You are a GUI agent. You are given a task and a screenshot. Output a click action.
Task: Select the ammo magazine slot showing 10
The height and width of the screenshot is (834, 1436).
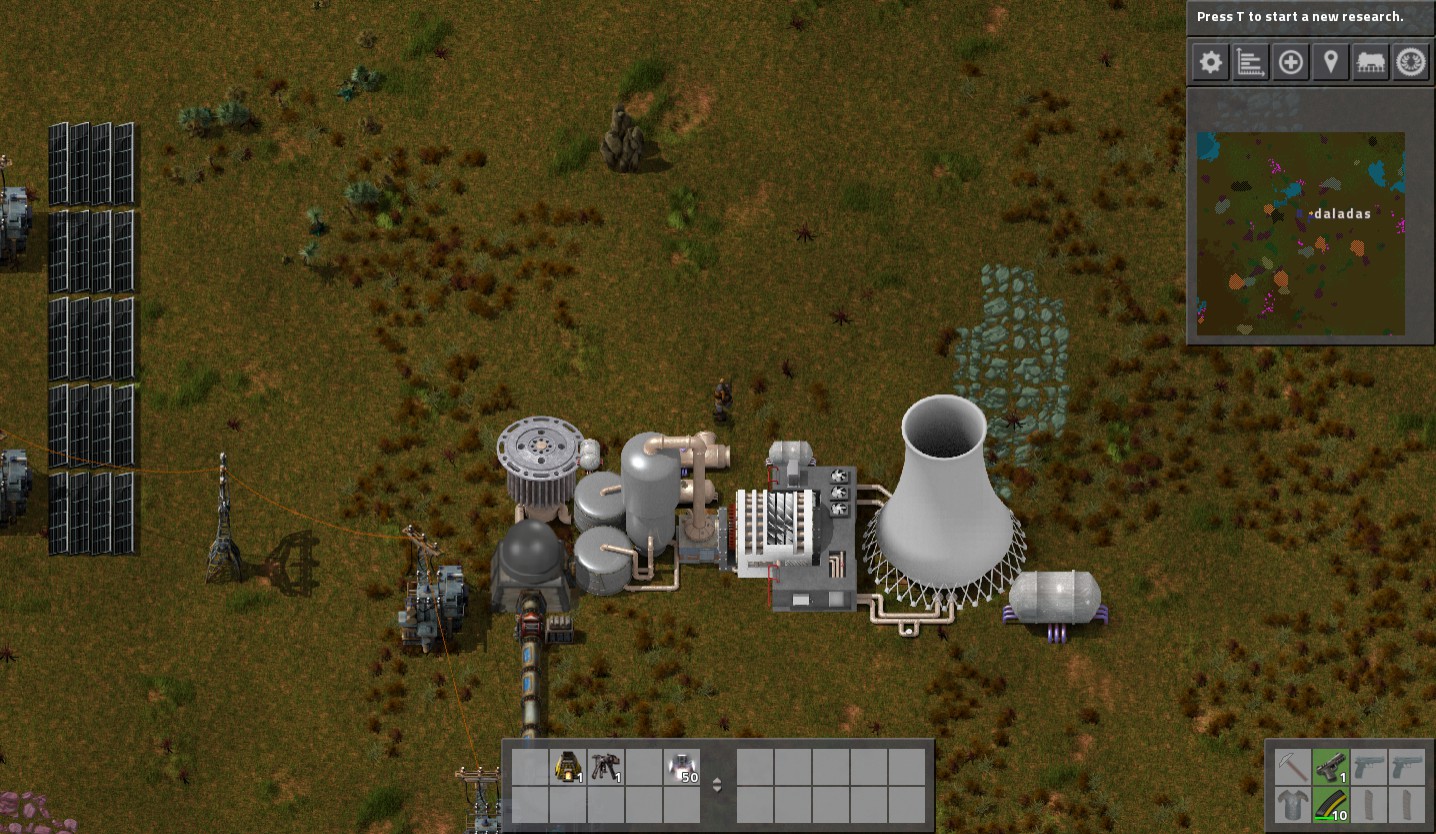point(1330,805)
